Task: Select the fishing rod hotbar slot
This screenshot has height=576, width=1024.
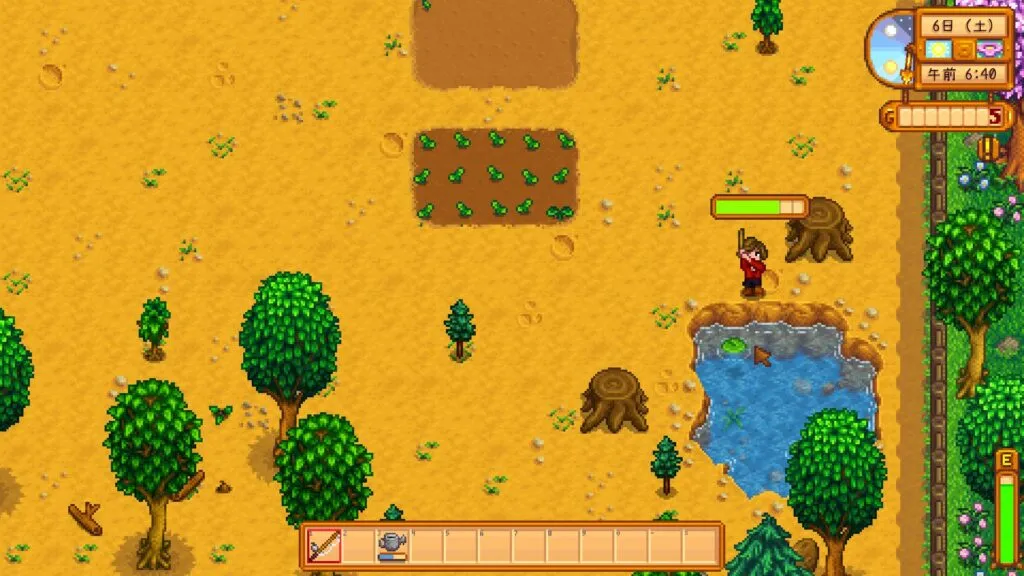Action: tap(324, 546)
